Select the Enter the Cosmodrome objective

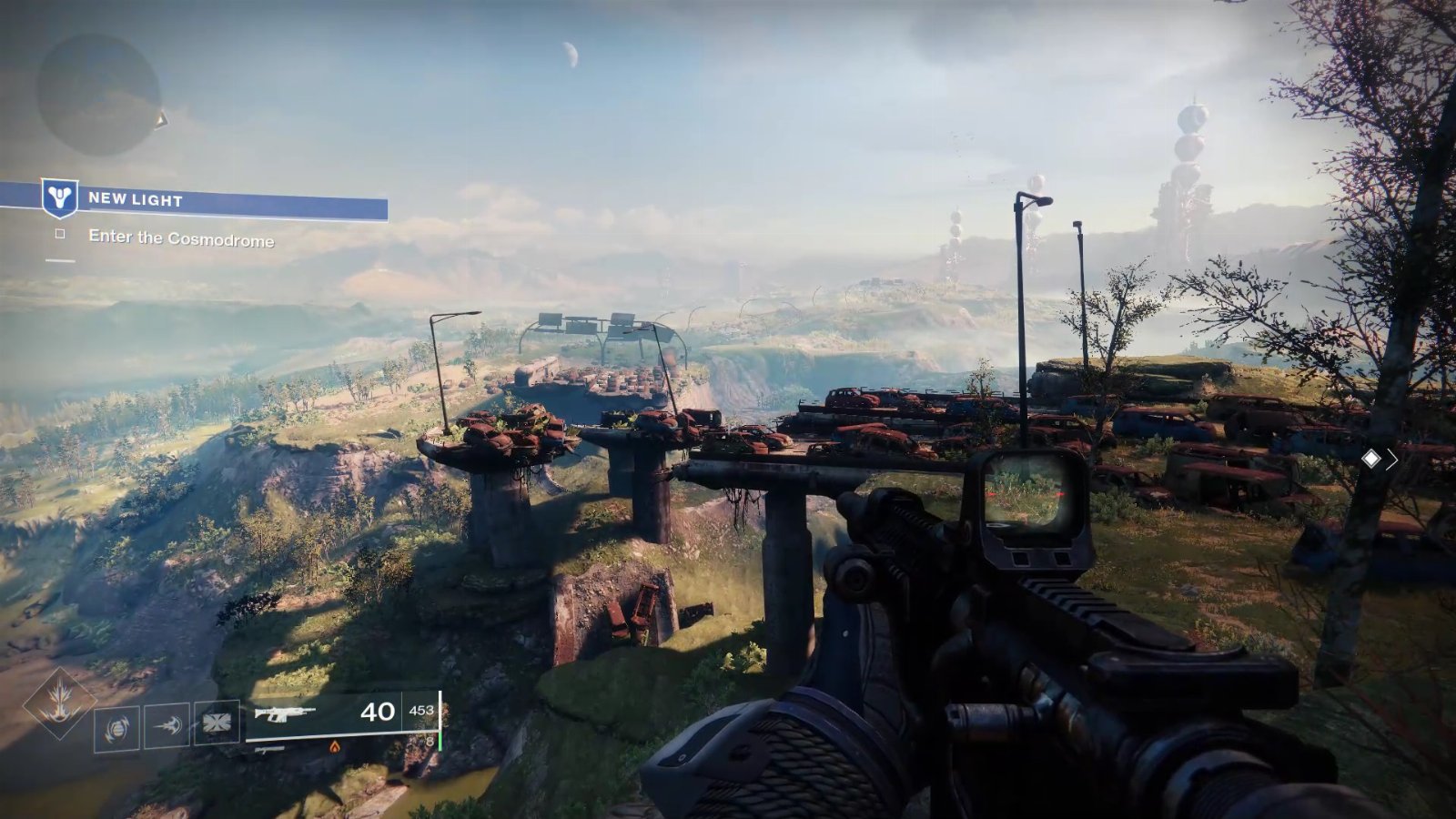click(180, 238)
